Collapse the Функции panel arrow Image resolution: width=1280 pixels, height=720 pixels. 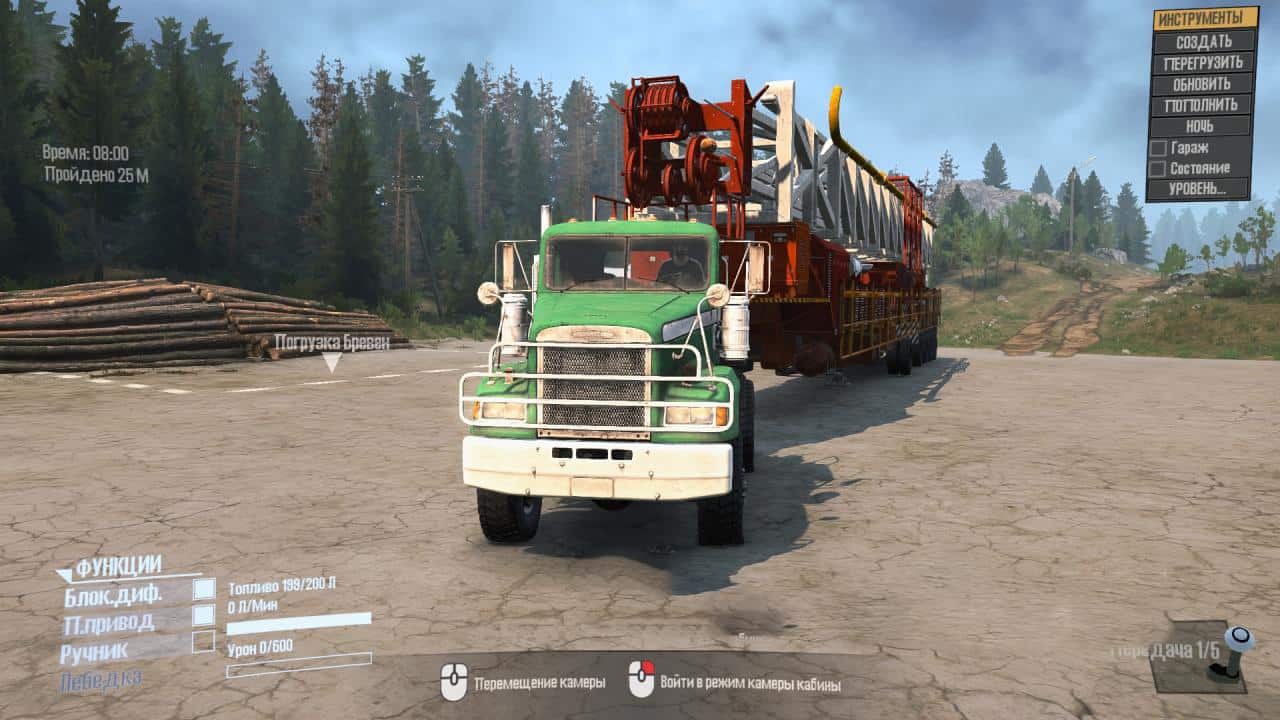pyautogui.click(x=64, y=574)
